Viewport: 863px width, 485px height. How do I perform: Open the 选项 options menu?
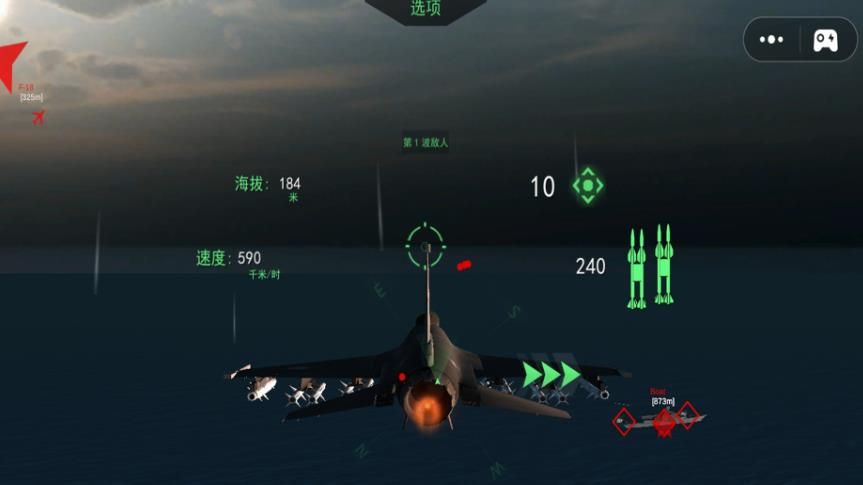[425, 10]
